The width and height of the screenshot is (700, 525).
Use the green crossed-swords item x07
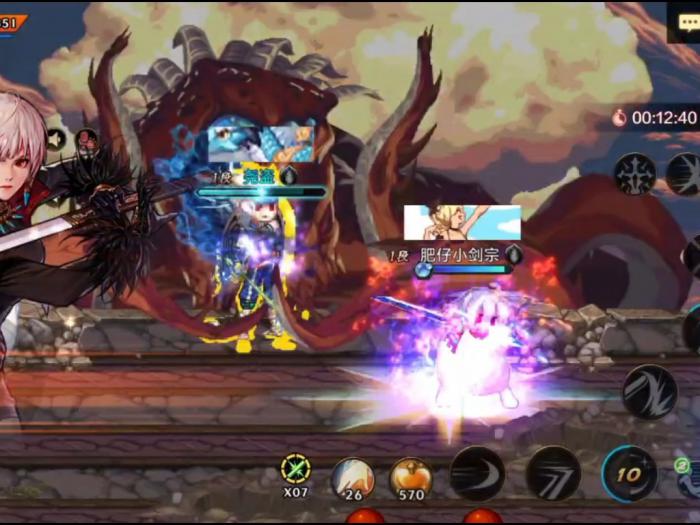click(x=296, y=470)
